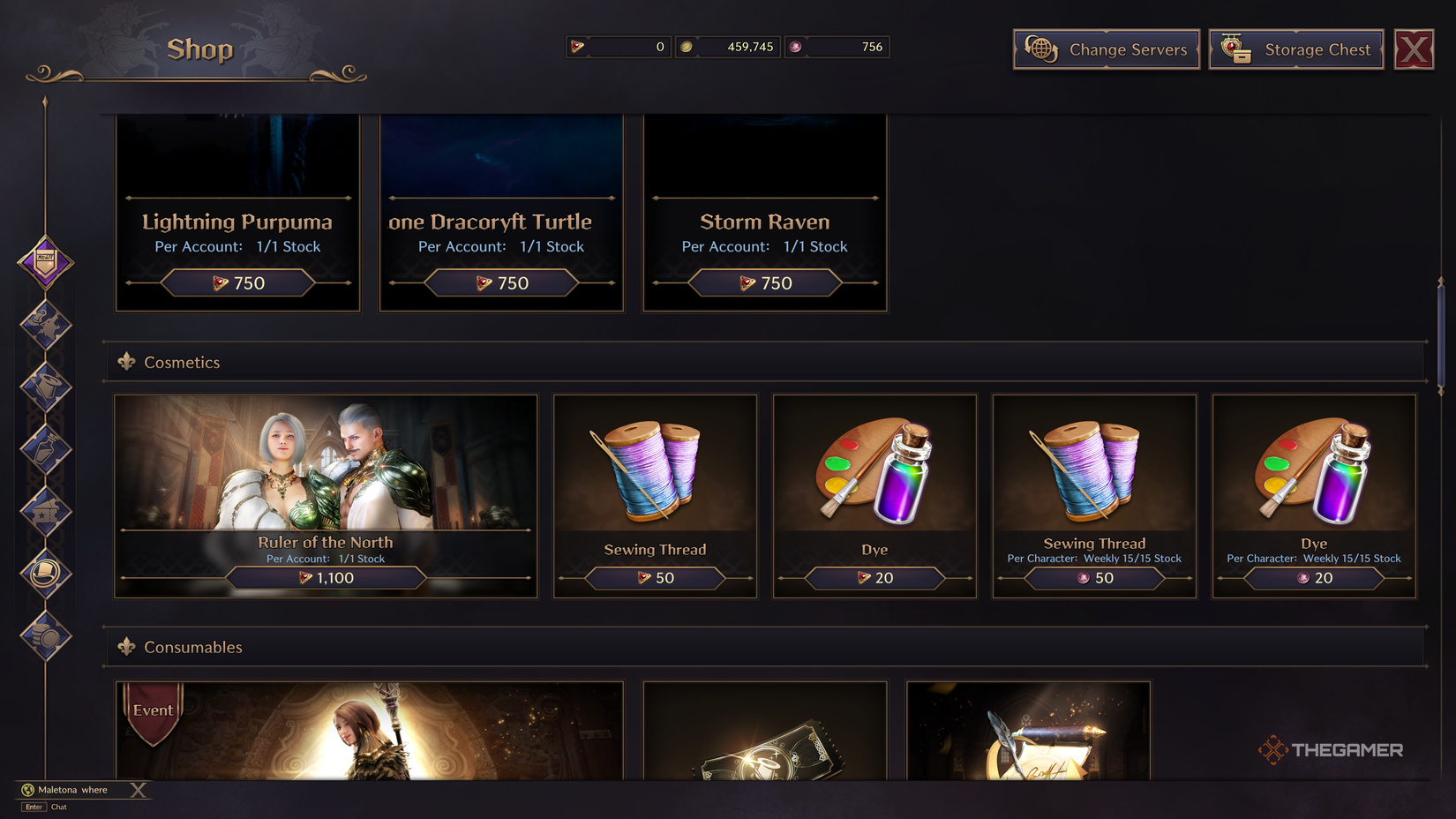Select the starred chest category icon
This screenshot has height=819, width=1456.
click(46, 512)
